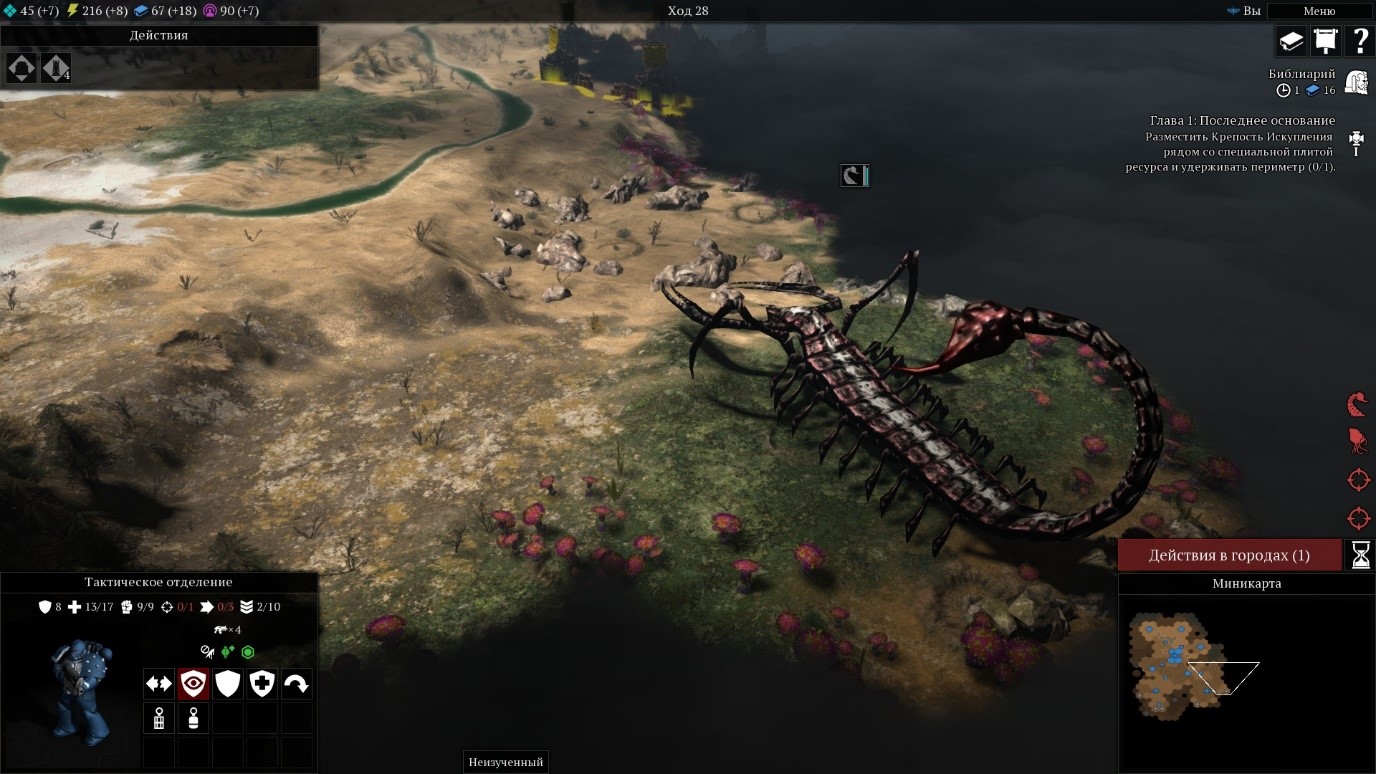Select the Глава 1 quest objective marker
Image resolution: width=1376 pixels, height=774 pixels.
pos(1357,142)
